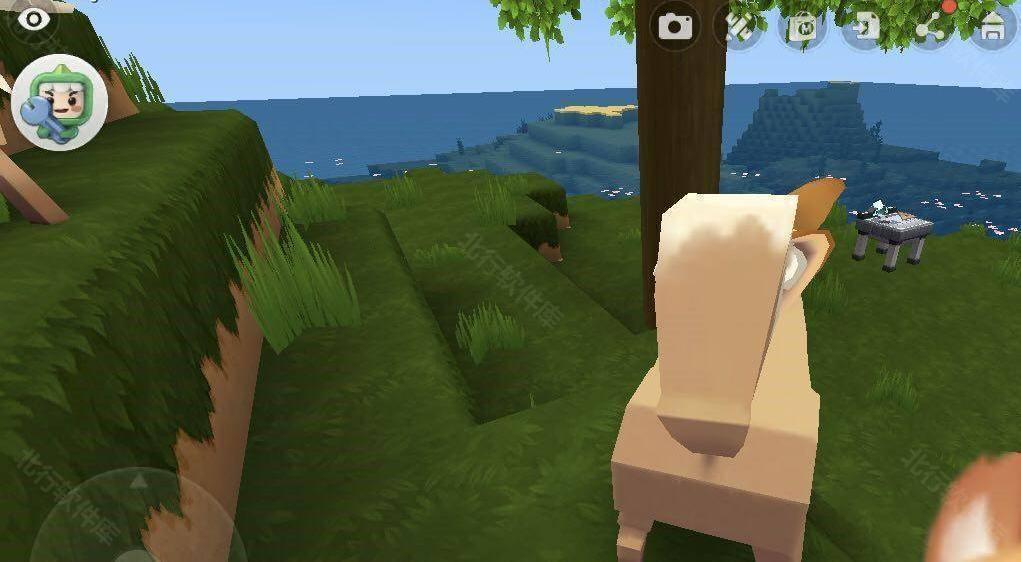Take a screenshot with the camera icon

tap(675, 26)
